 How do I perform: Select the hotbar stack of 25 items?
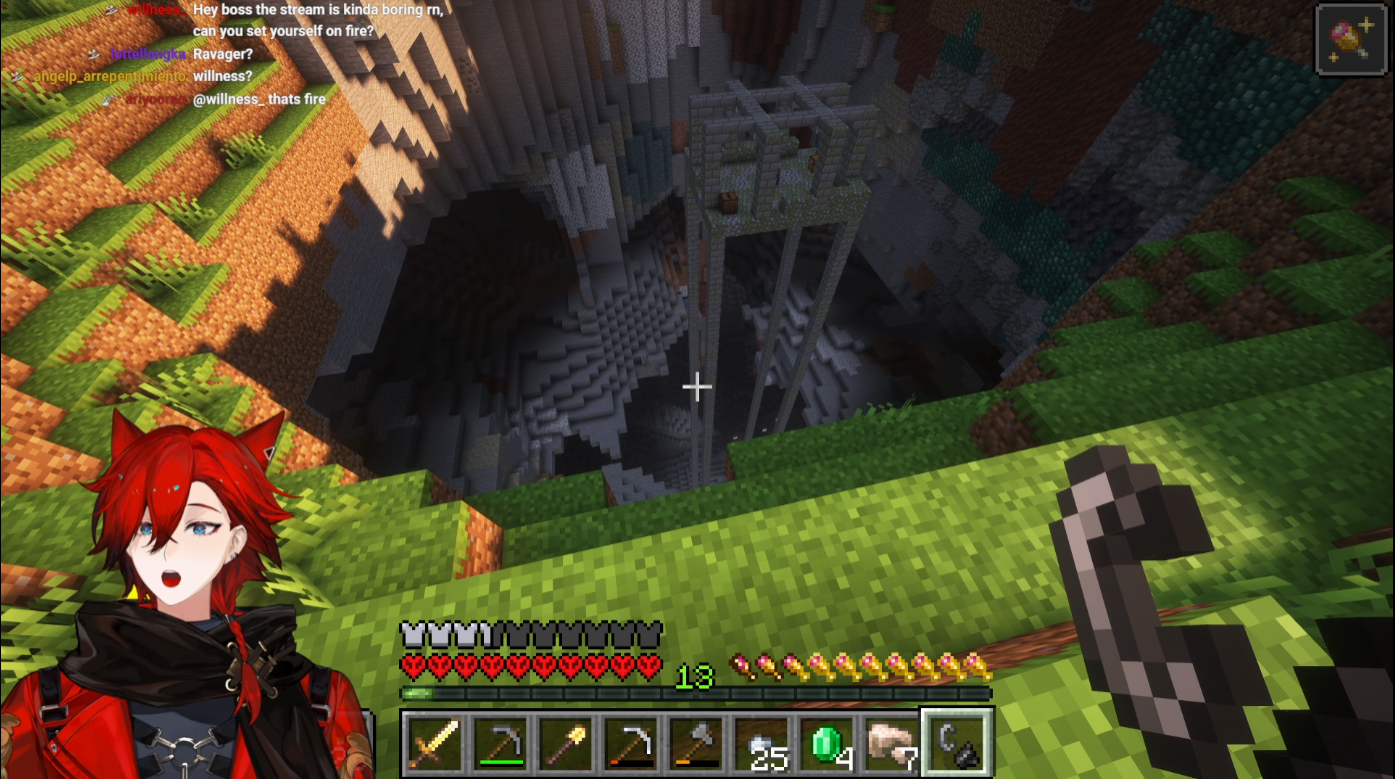tap(761, 743)
